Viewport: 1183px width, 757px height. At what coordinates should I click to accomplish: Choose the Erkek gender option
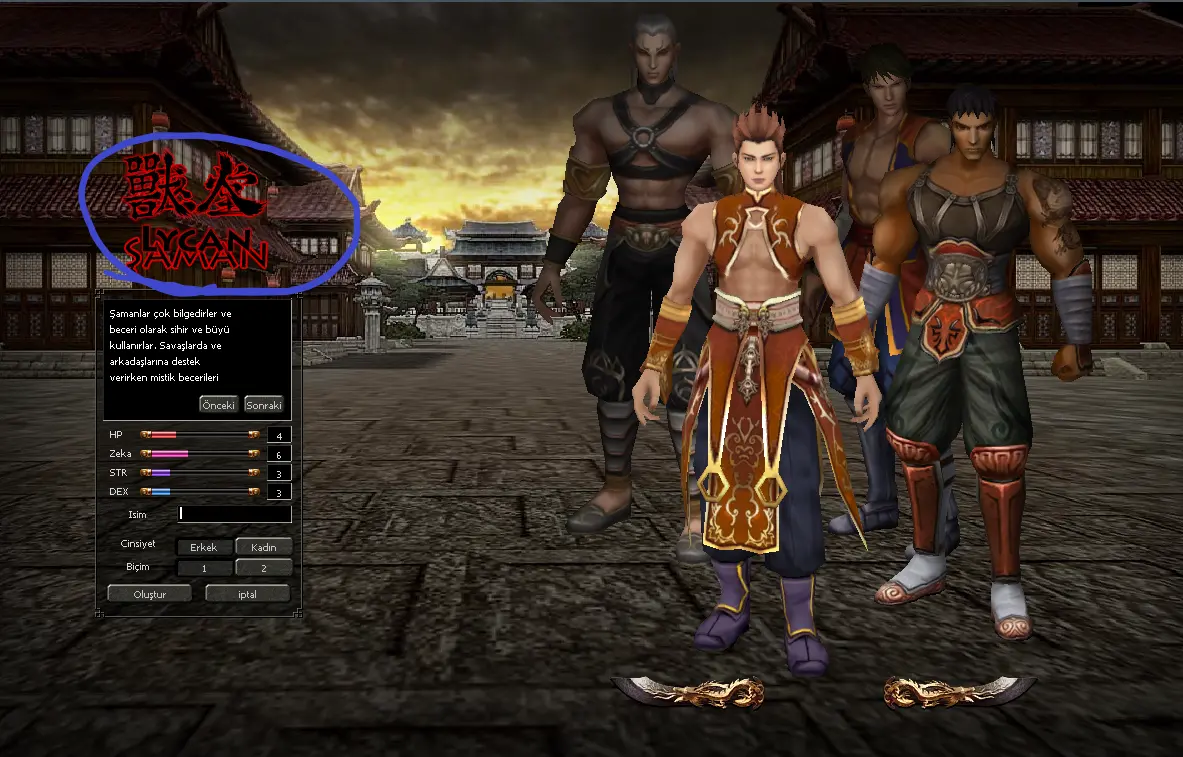[204, 547]
